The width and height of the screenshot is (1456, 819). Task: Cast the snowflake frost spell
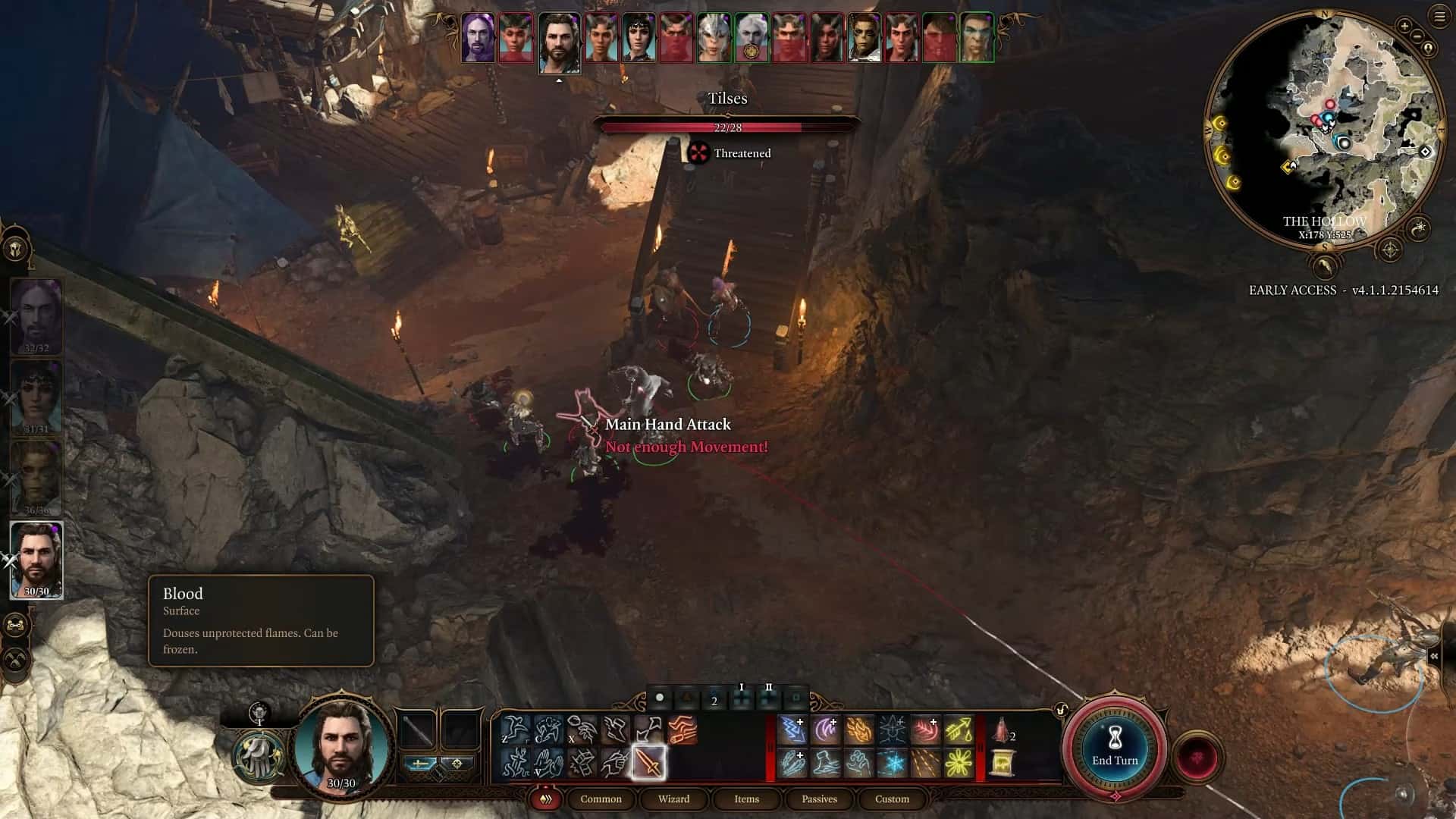(893, 763)
